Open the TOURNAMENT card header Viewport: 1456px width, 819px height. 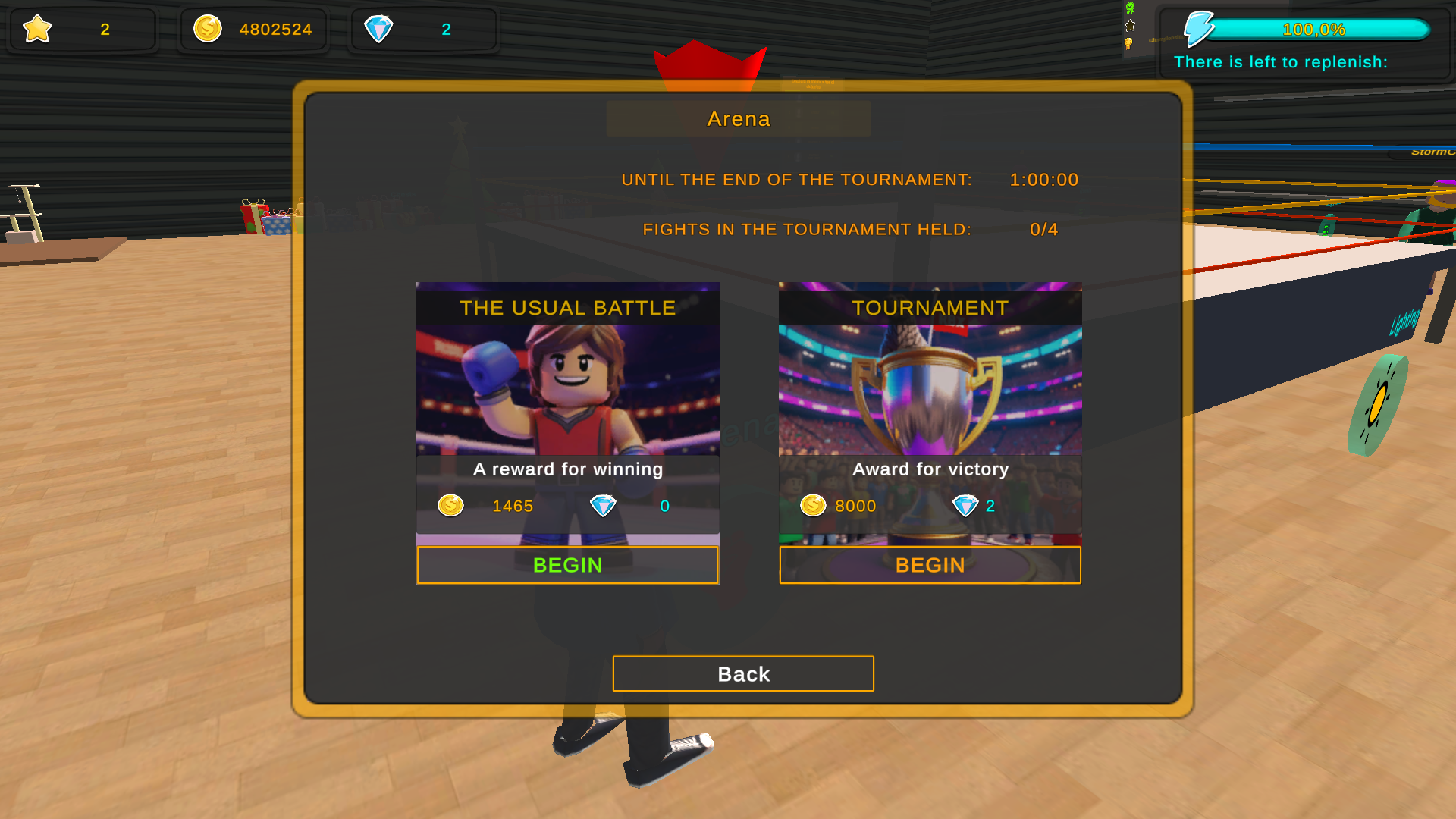click(930, 308)
